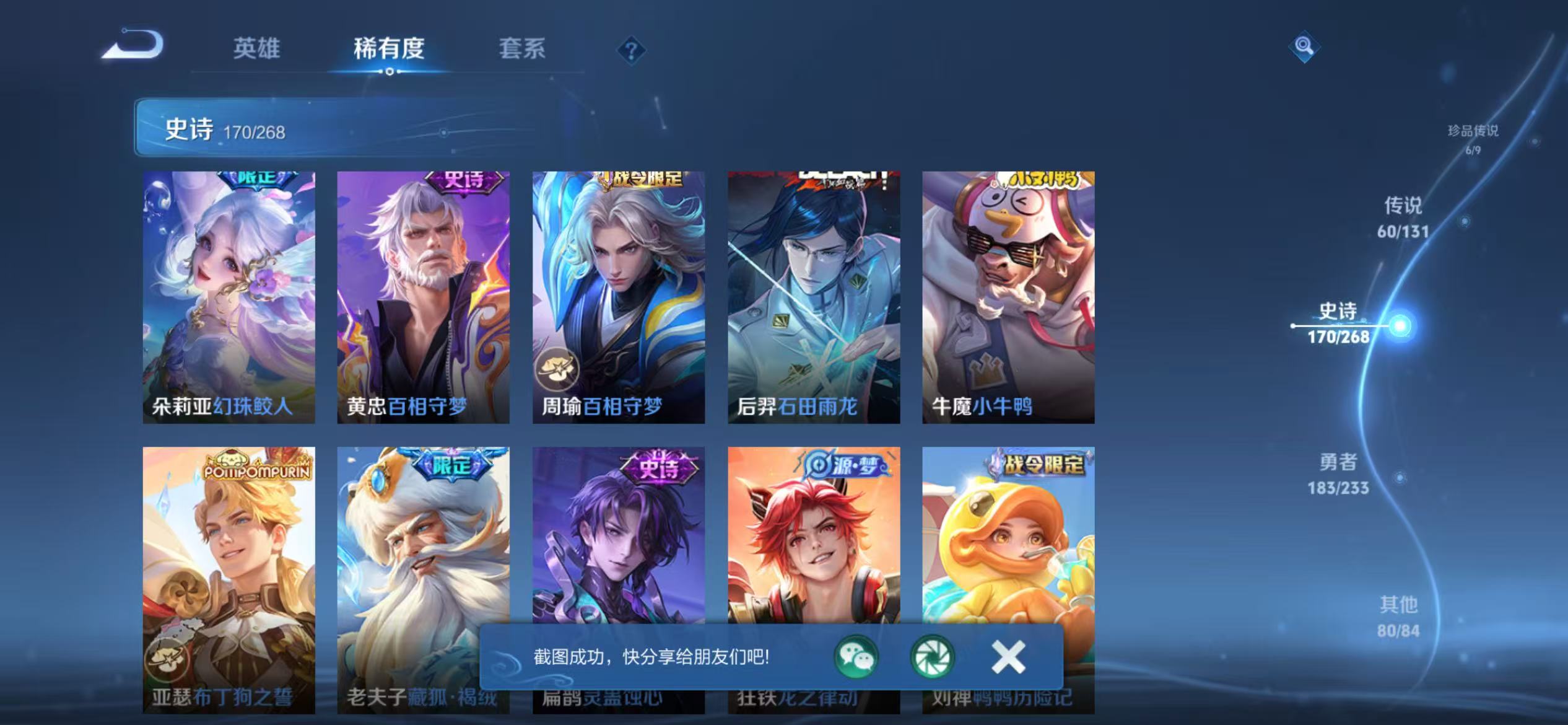Open the search with the magnifier icon
Screen dimensions: 1568x725
point(1304,46)
